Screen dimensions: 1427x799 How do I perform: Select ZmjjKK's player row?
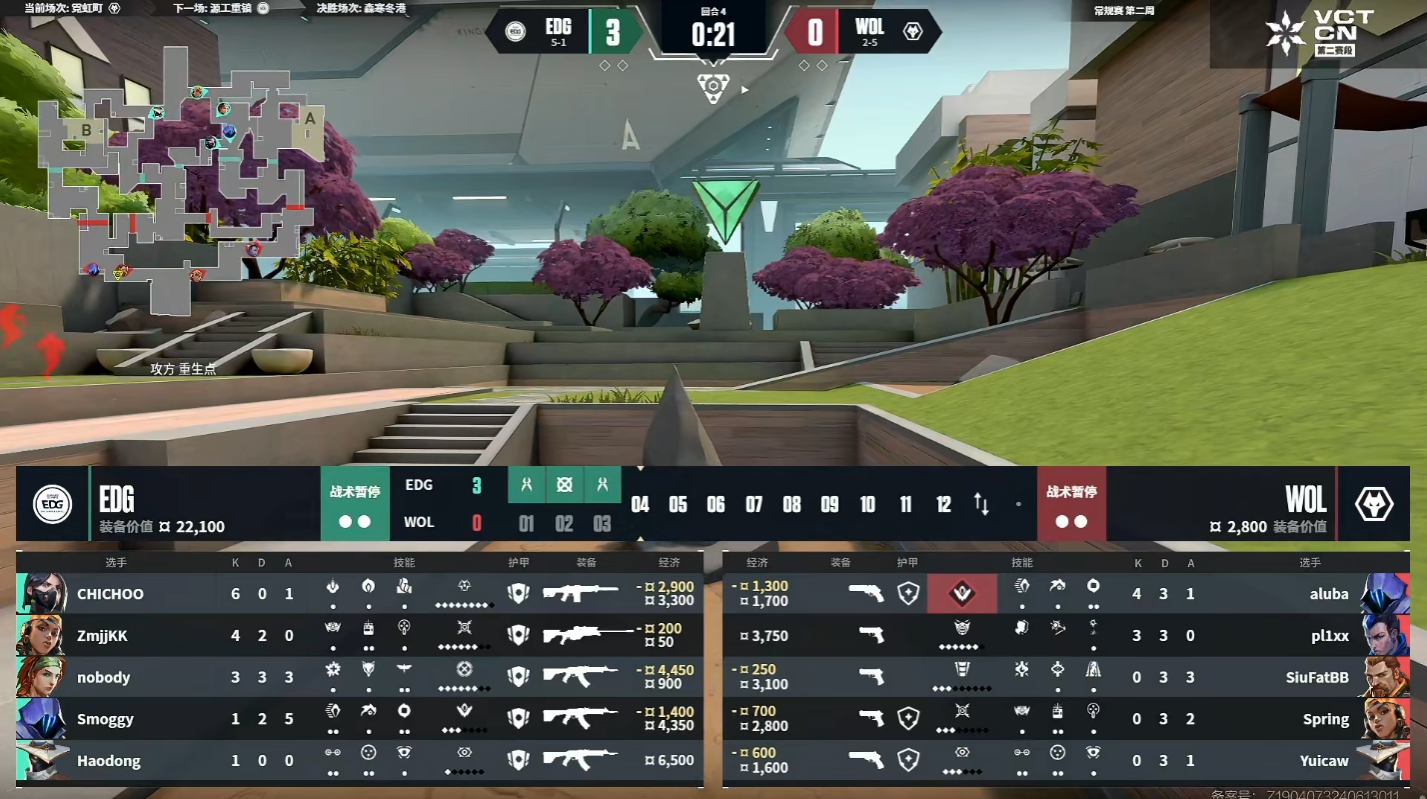pyautogui.click(x=360, y=635)
